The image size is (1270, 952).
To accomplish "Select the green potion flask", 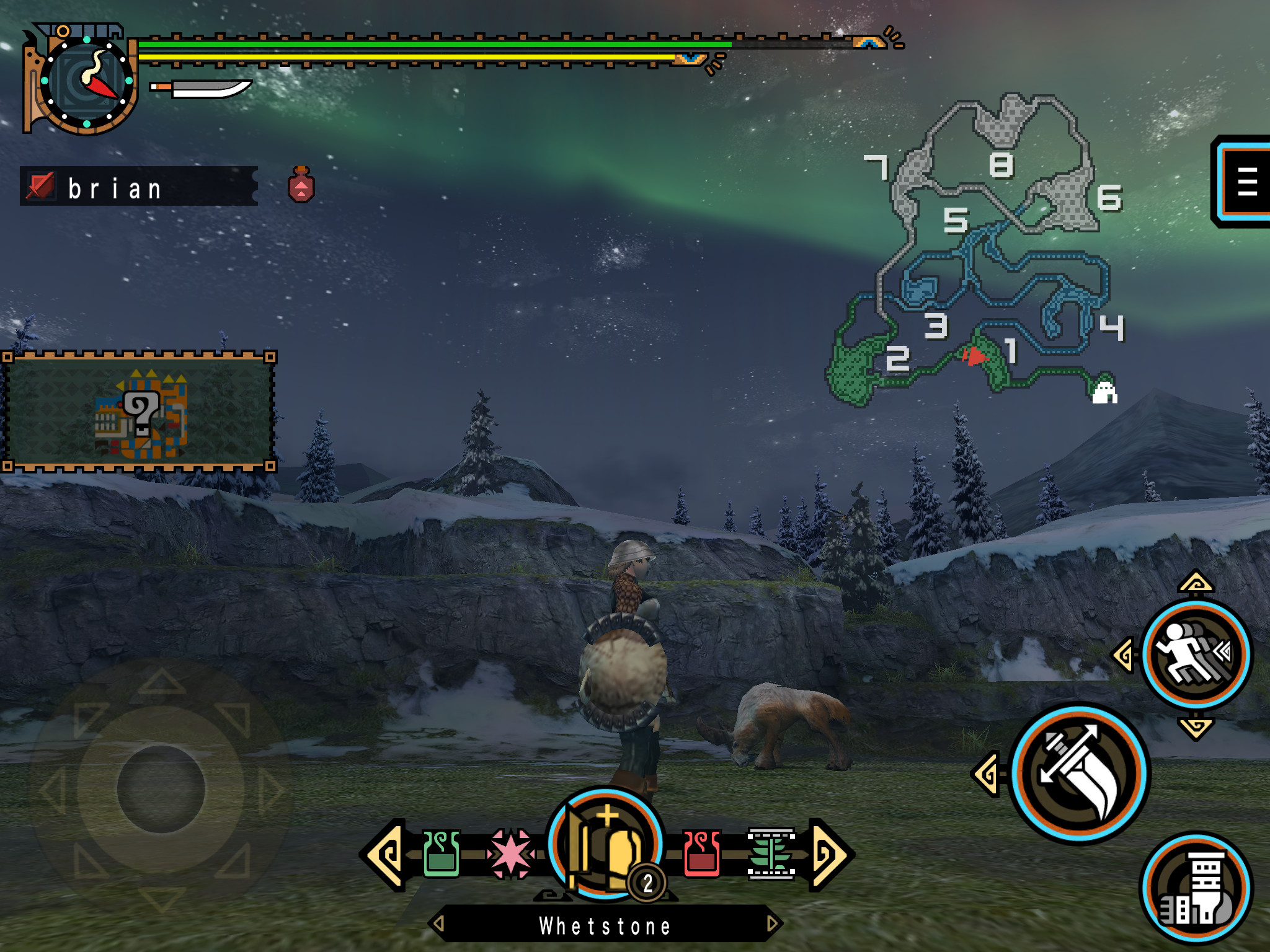I will [441, 855].
